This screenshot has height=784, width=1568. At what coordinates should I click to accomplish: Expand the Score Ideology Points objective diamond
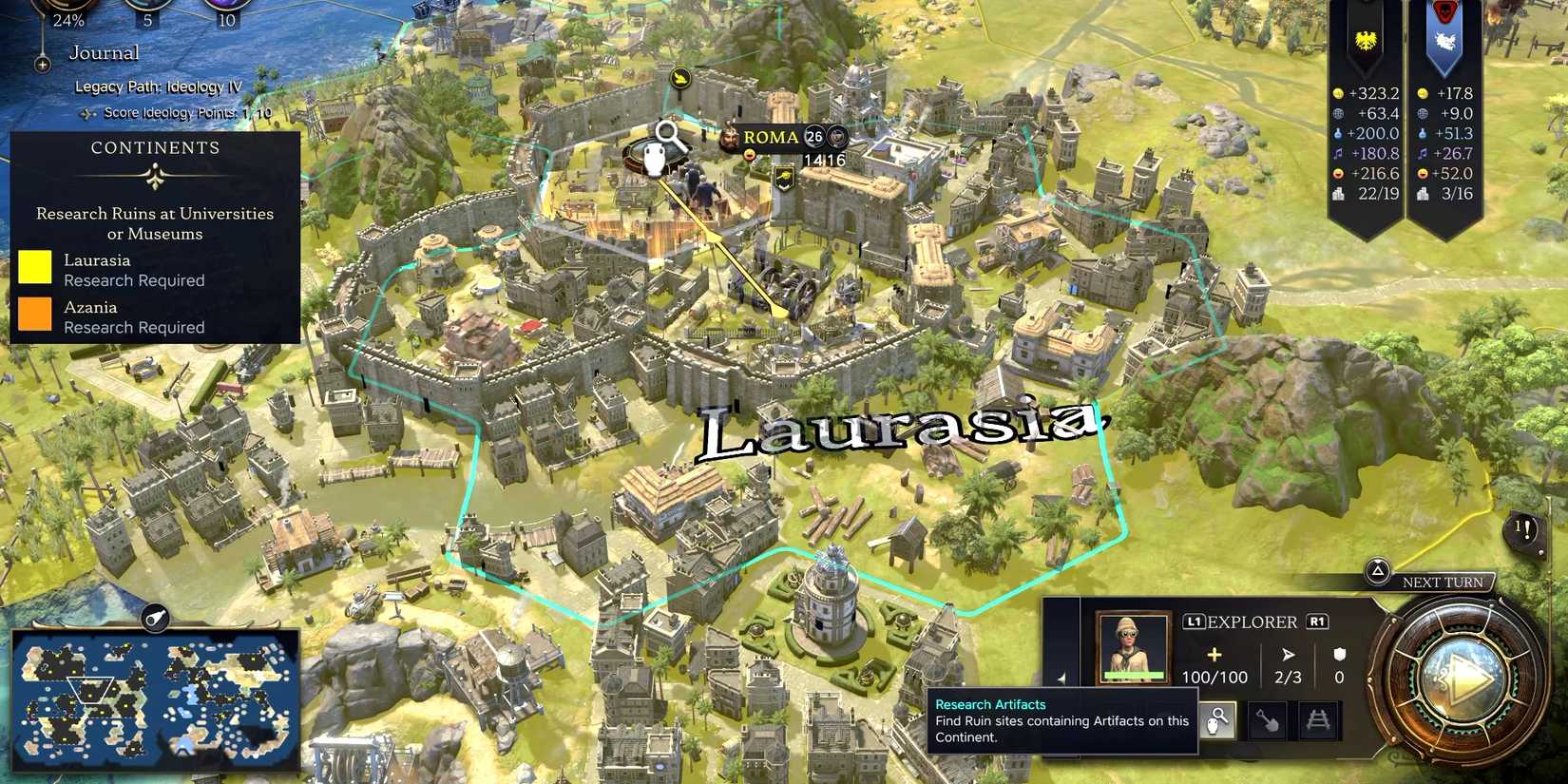pos(89,112)
